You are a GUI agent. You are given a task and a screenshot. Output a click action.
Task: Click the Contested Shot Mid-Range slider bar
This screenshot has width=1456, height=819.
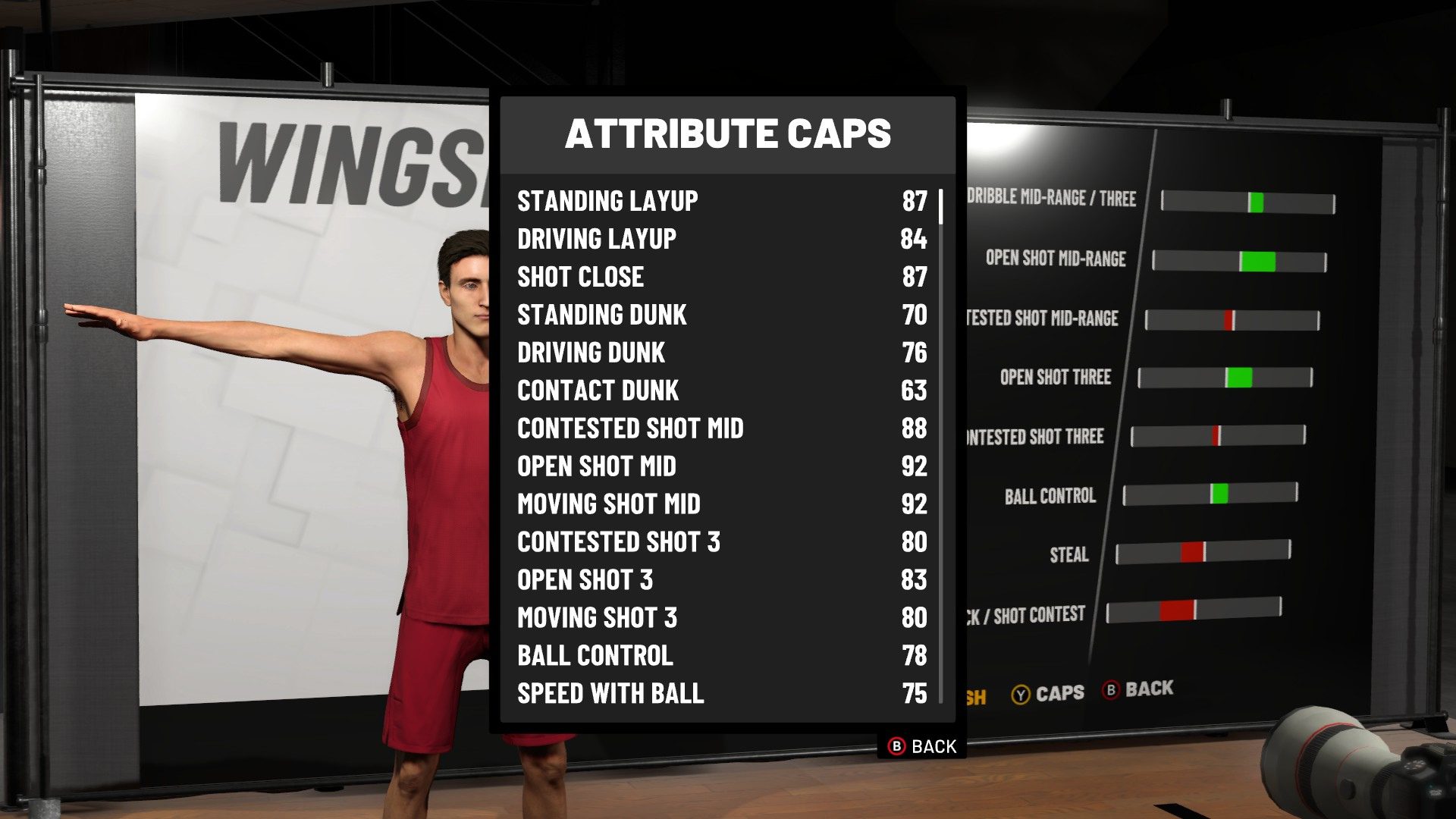click(x=1232, y=319)
